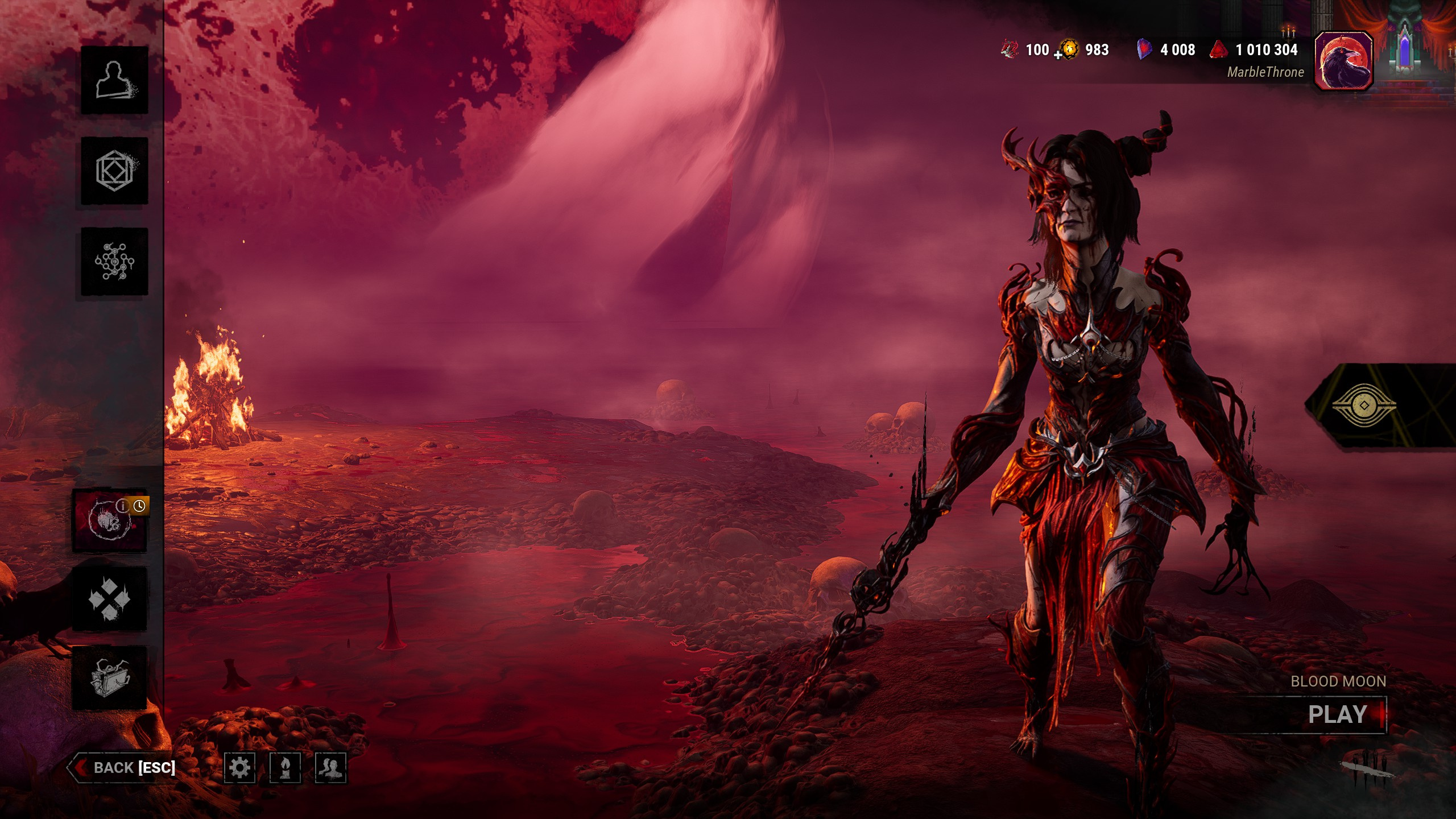Open settings with the gear icon
This screenshot has height=819, width=1456.
pos(239,768)
